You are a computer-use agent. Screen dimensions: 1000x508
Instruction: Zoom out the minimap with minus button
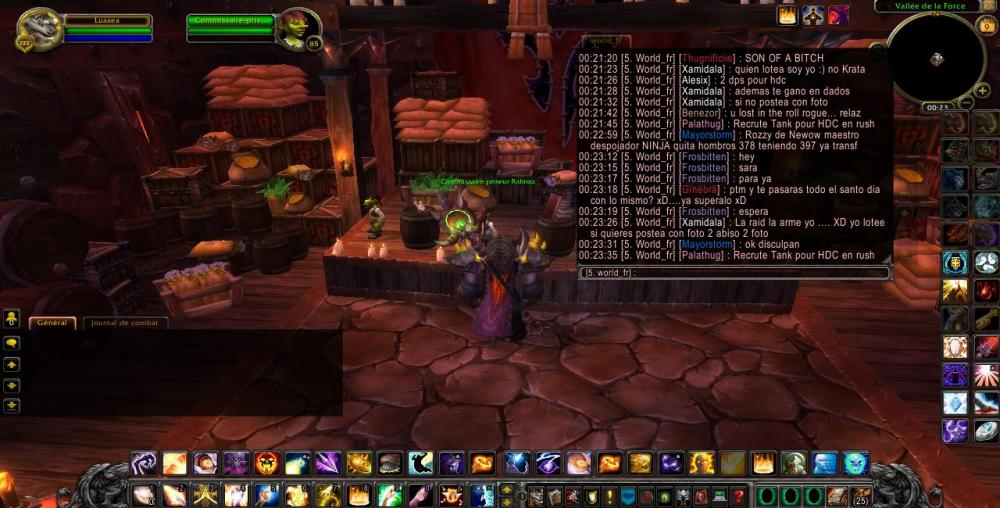[x=967, y=104]
